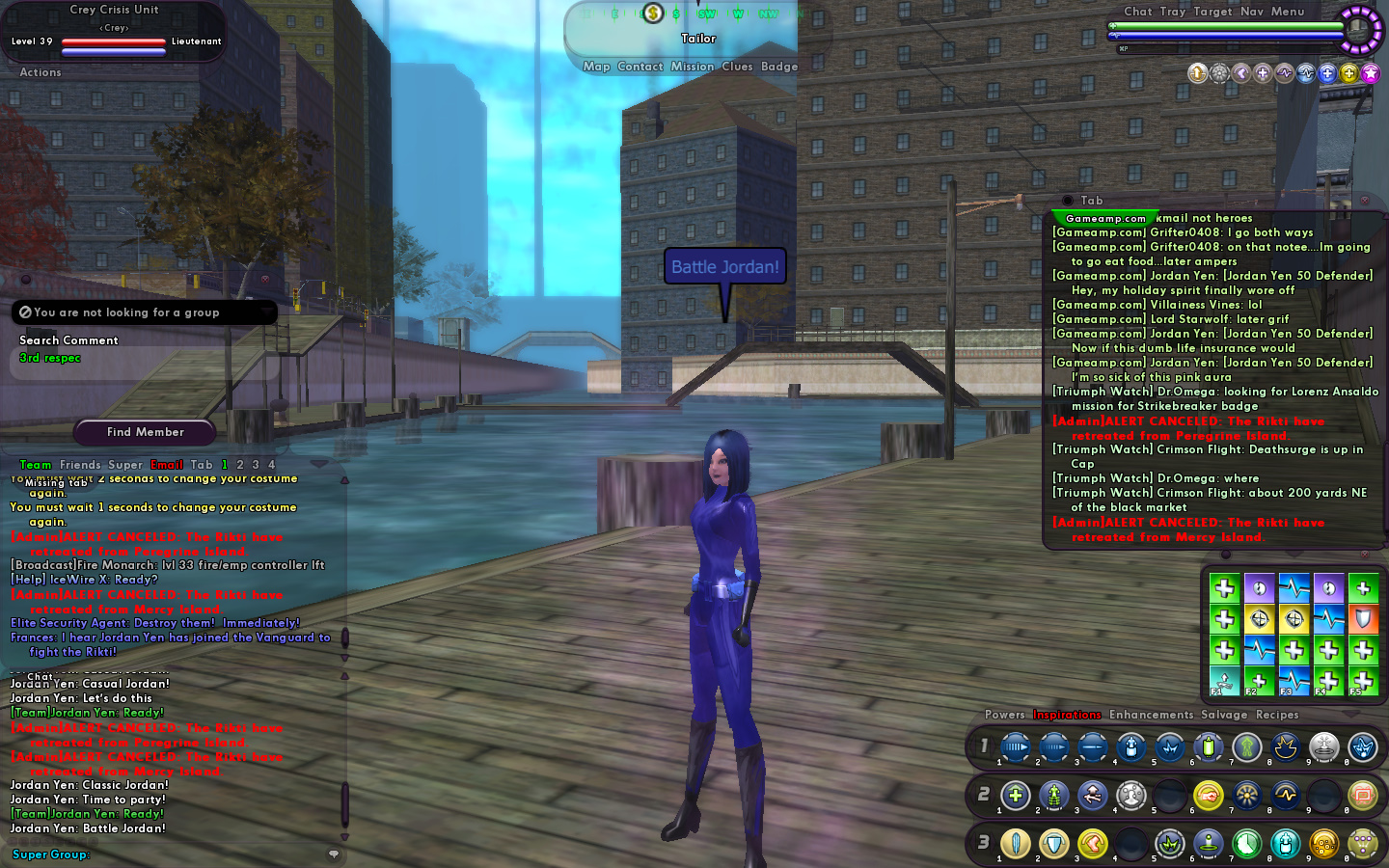The height and width of the screenshot is (868, 1389).
Task: Open the Nav window
Action: pos(1252,12)
